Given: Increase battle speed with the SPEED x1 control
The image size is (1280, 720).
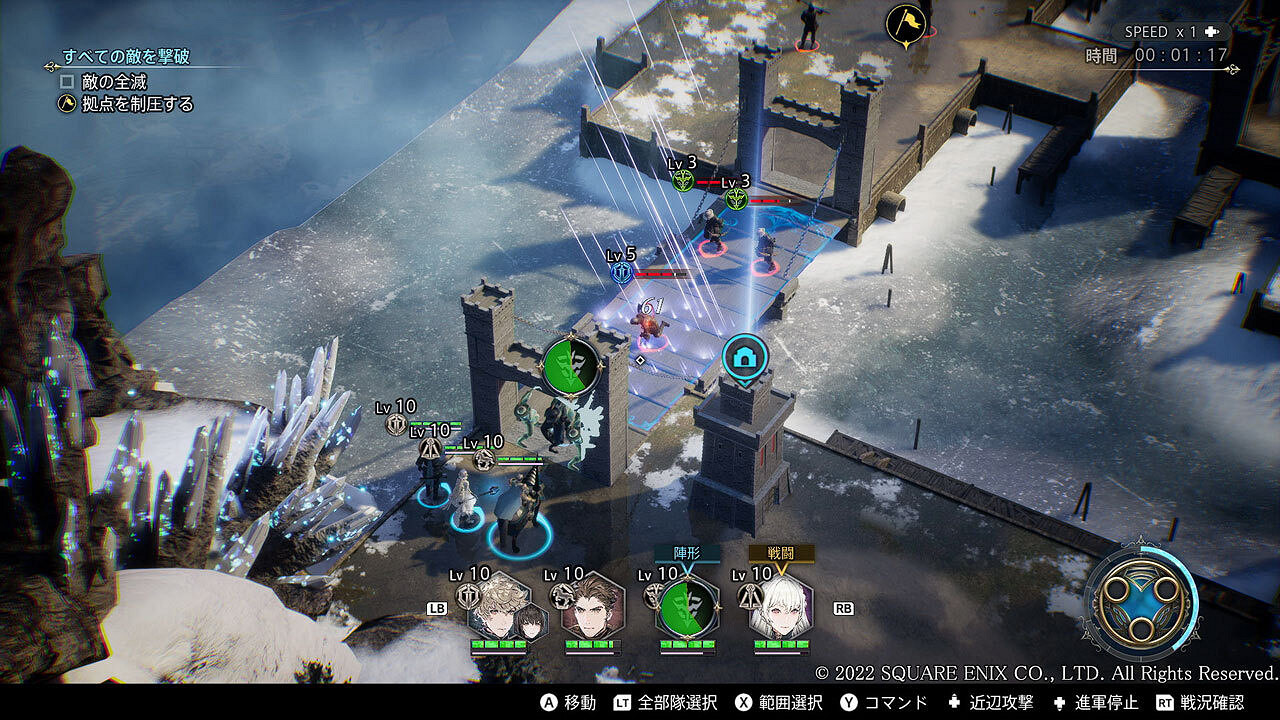Looking at the screenshot, I should coord(1173,32).
